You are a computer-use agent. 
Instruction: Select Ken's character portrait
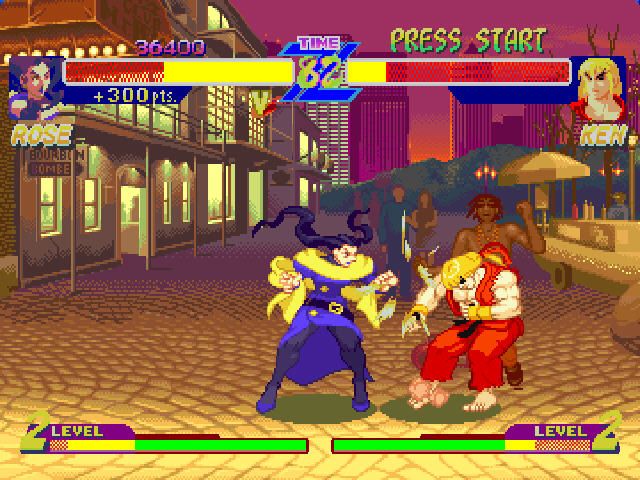602,88
